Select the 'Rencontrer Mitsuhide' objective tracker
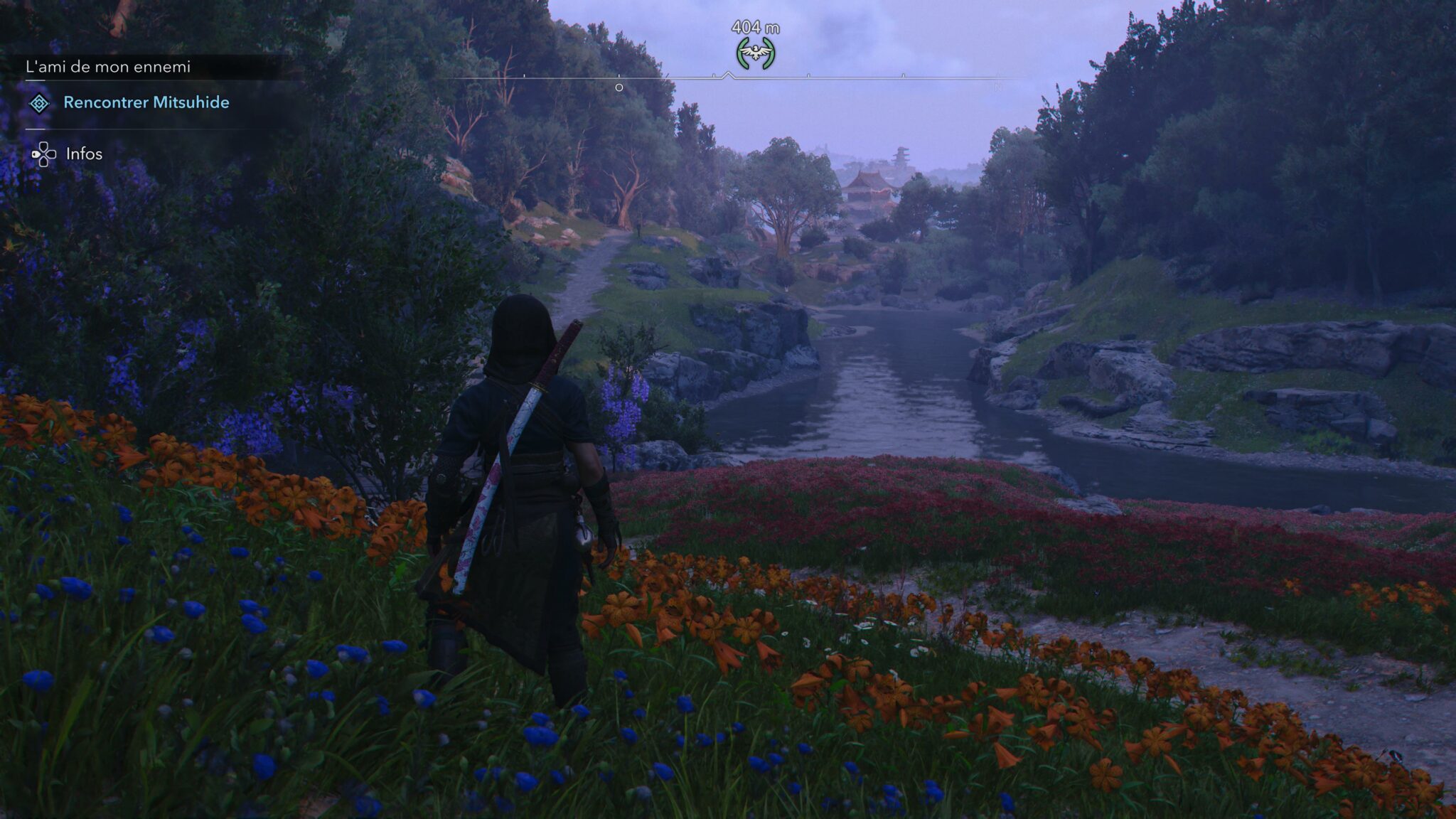 146,102
